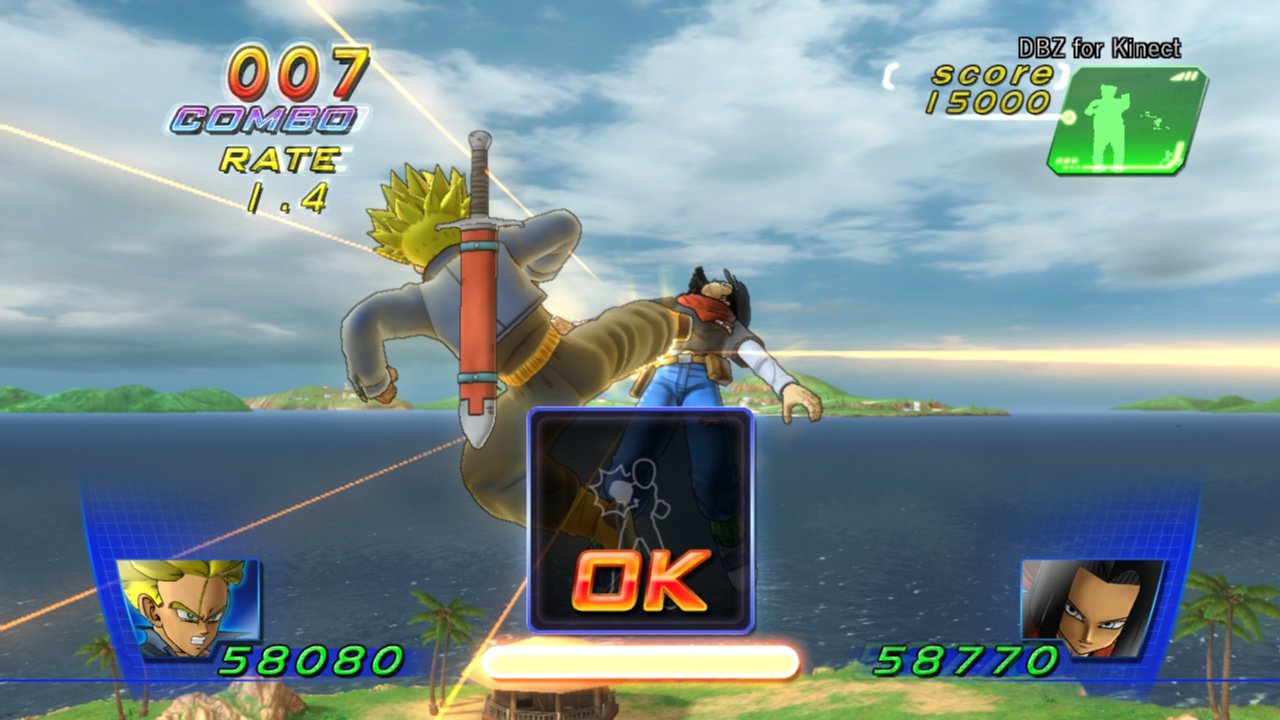The width and height of the screenshot is (1280, 720).
Task: Select the DBZ for Kinect label
Action: [1098, 47]
